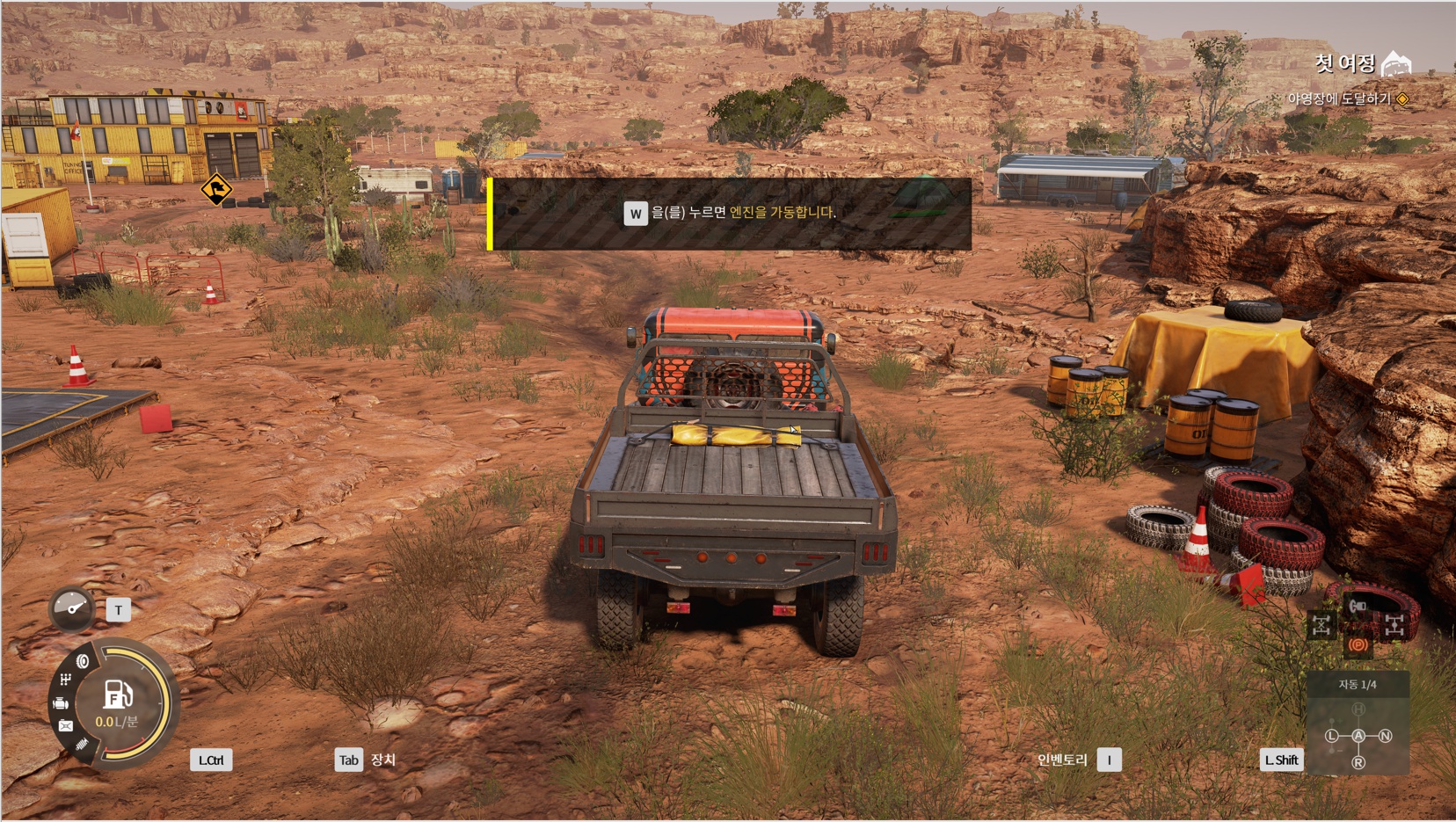Shift gearbox to High gear (H)
Image resolution: width=1456 pixels, height=822 pixels.
1358,709
